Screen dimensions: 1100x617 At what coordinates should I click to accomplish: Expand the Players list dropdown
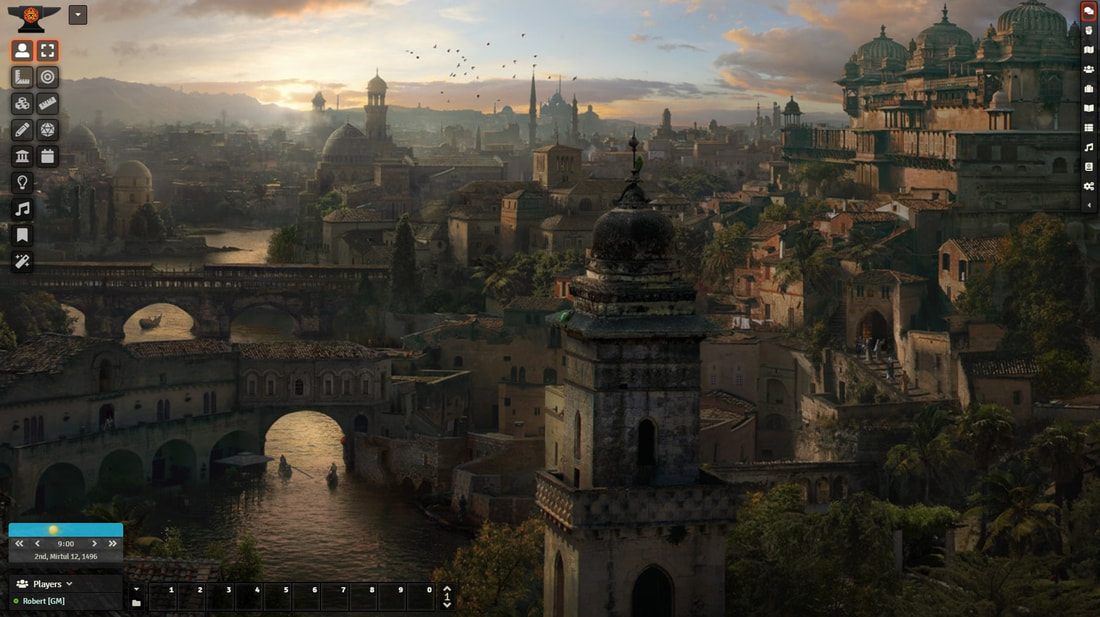[x=69, y=584]
